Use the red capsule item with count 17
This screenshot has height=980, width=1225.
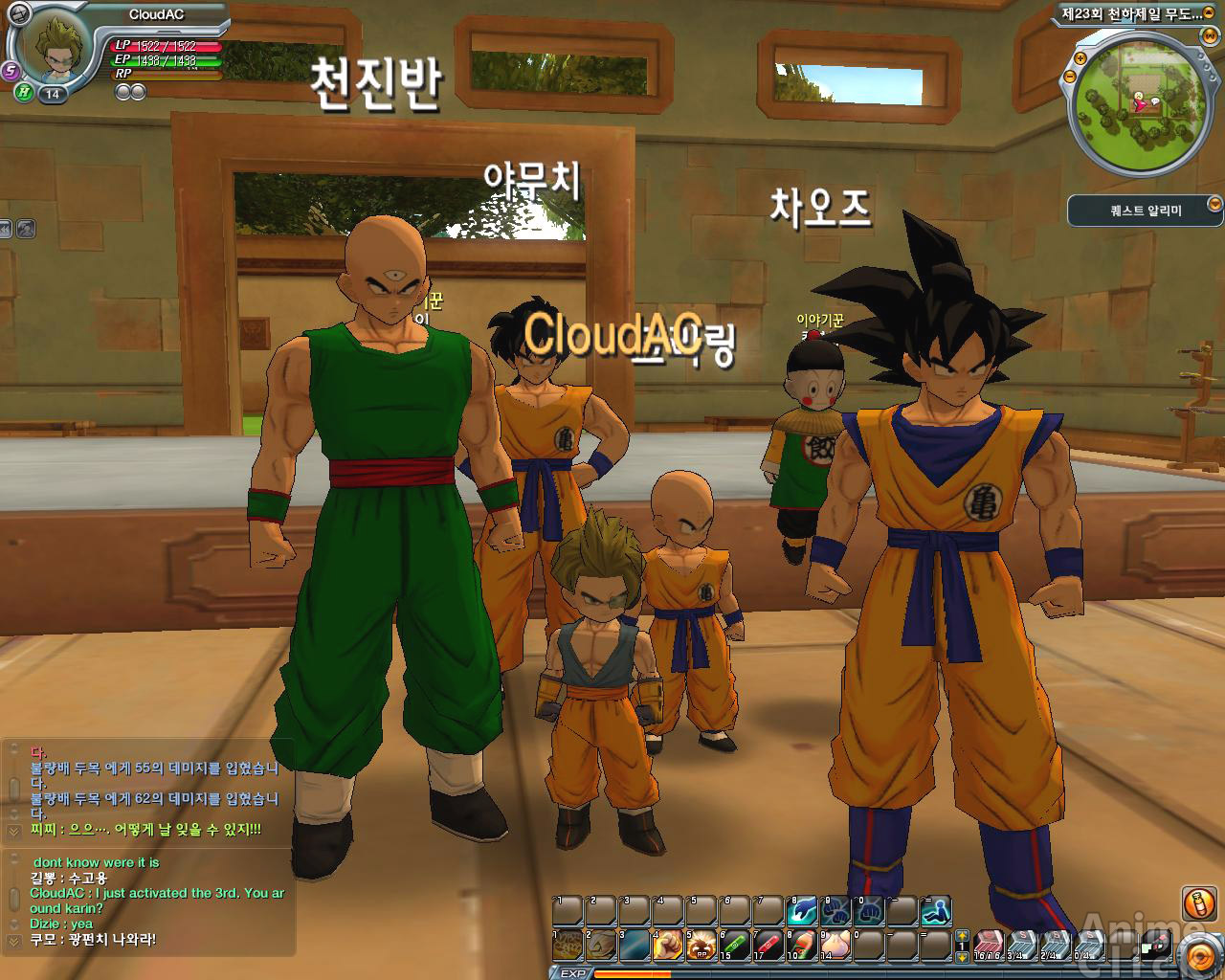click(768, 944)
